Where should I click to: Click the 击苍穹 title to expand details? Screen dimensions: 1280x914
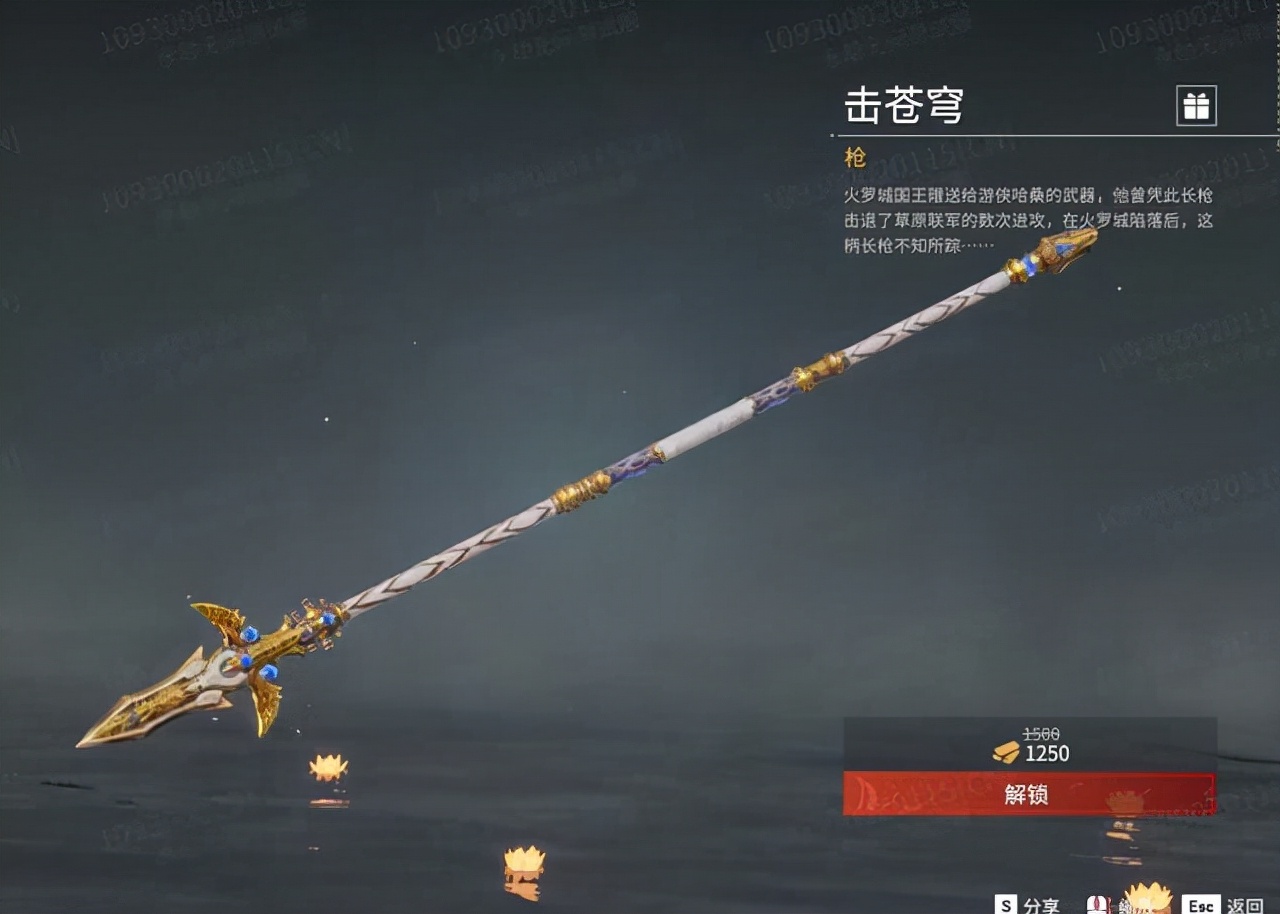coord(905,107)
